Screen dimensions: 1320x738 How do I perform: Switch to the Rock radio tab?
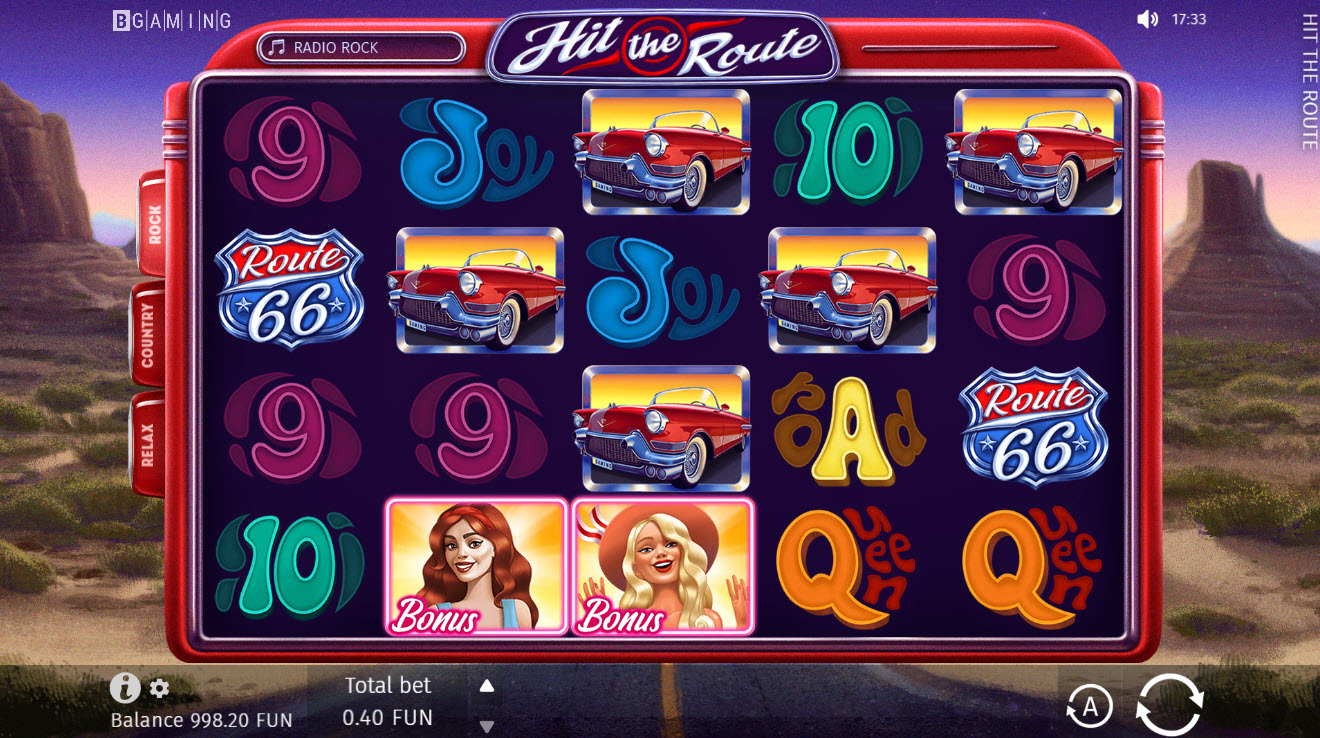[153, 224]
